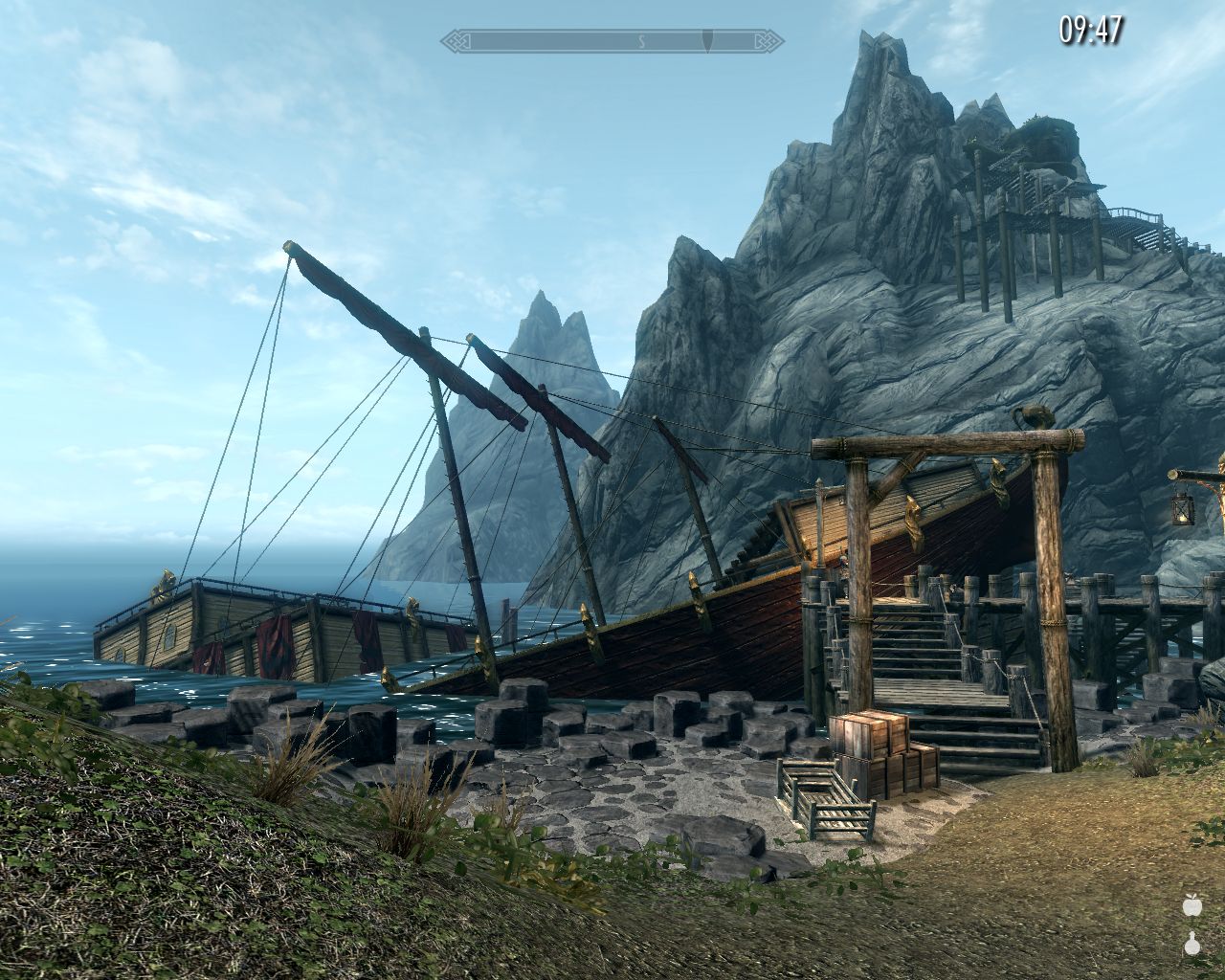The image size is (1225, 980).
Task: Select the marker on the compass bar
Action: (707, 41)
